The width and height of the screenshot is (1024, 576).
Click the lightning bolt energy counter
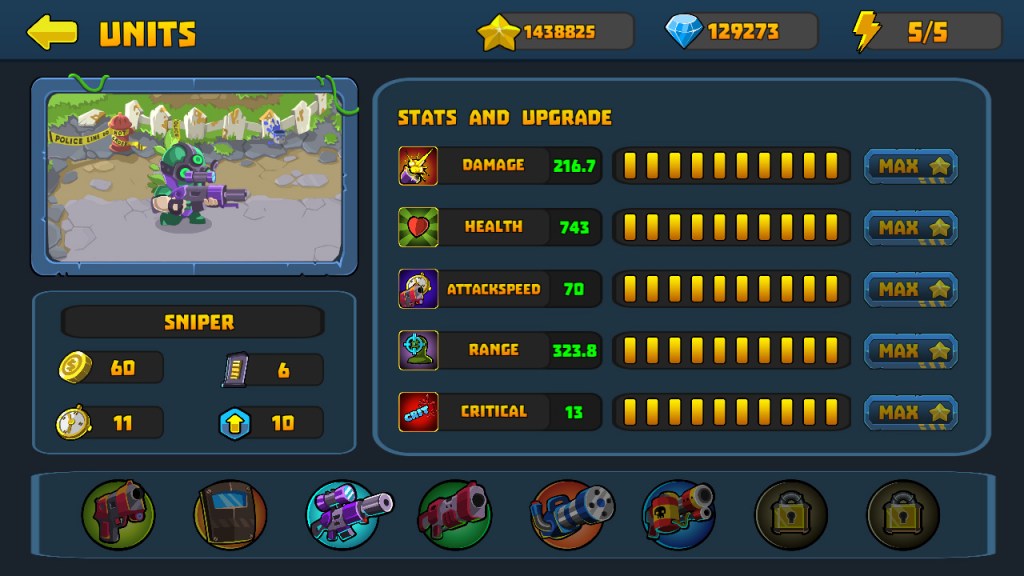coord(926,32)
